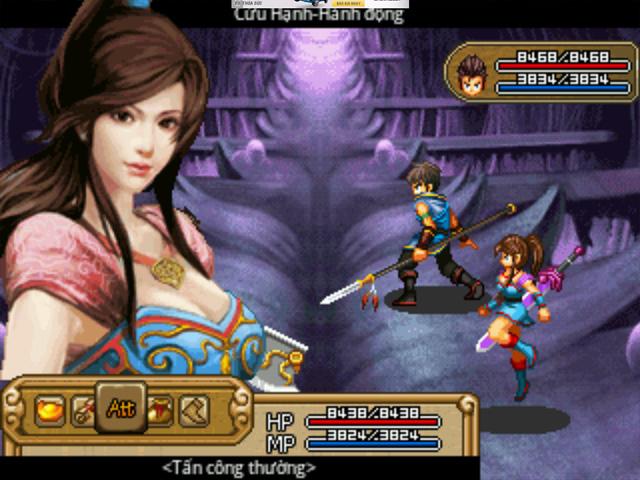640x480 pixels.
Task: Open the scroll skill command
Action: coord(84,410)
